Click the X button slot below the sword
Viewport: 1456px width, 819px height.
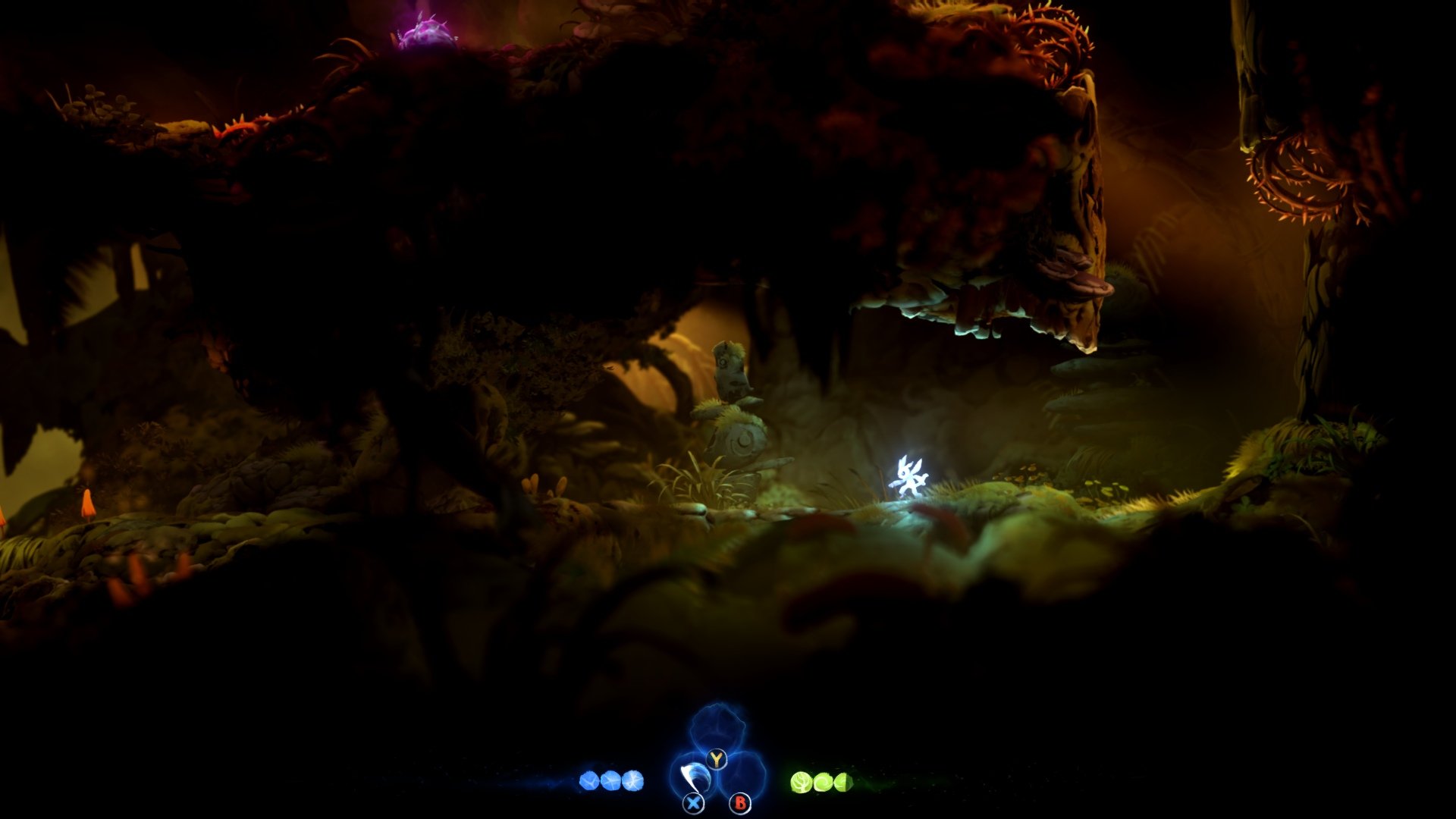click(693, 803)
